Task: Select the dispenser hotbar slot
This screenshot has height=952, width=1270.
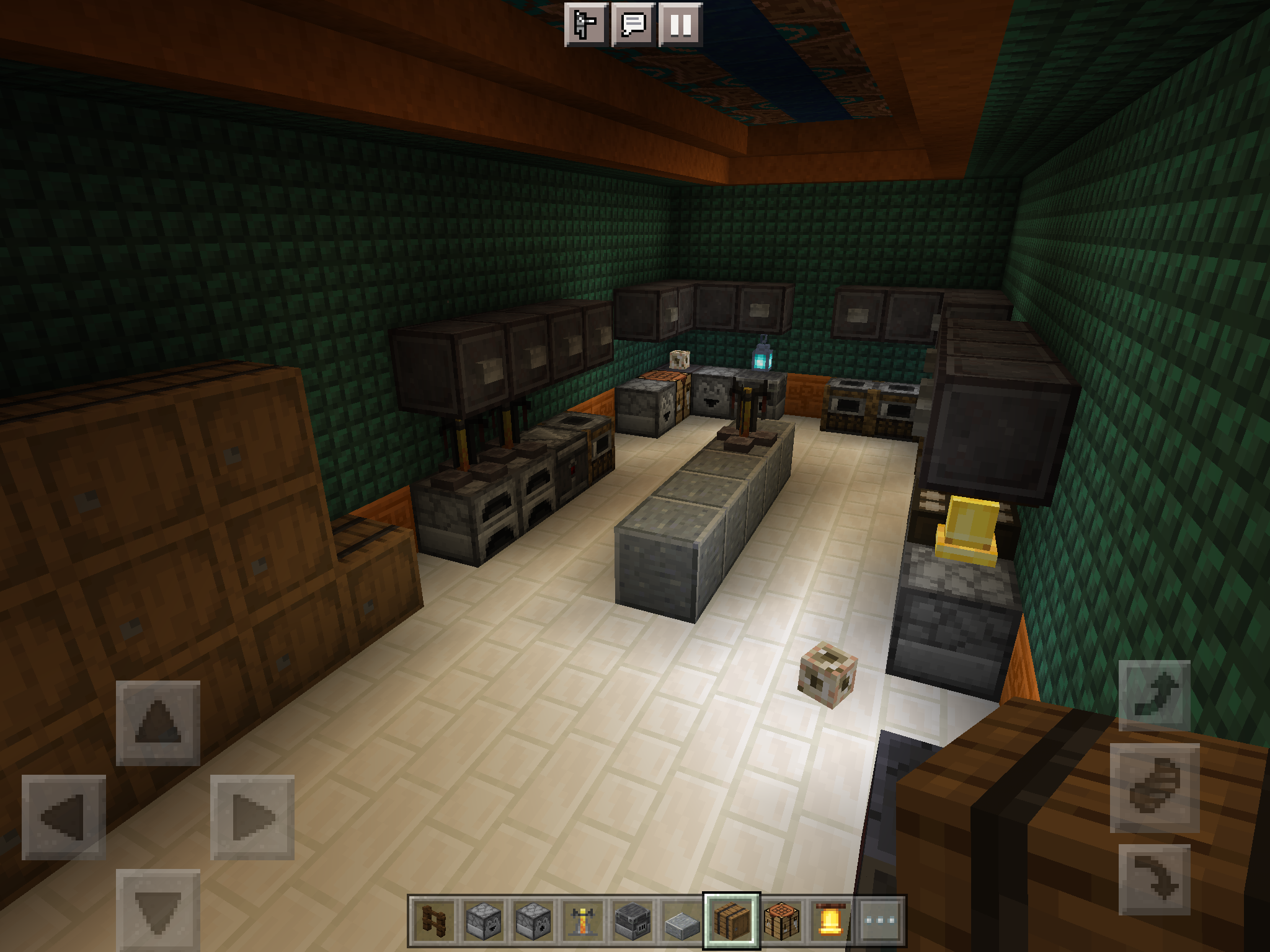Action: pos(484,920)
